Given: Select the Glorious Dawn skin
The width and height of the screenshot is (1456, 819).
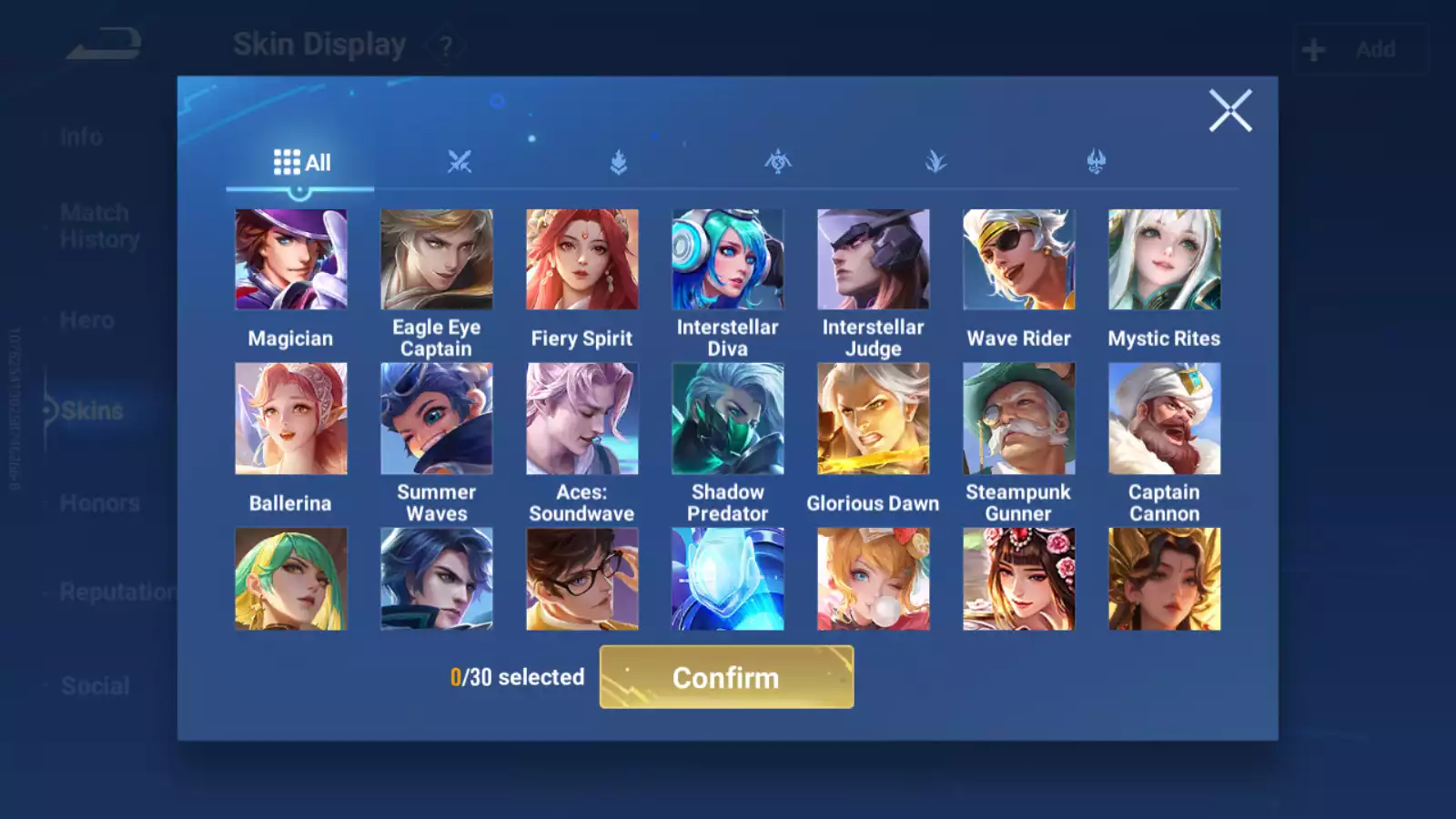Looking at the screenshot, I should (x=874, y=419).
